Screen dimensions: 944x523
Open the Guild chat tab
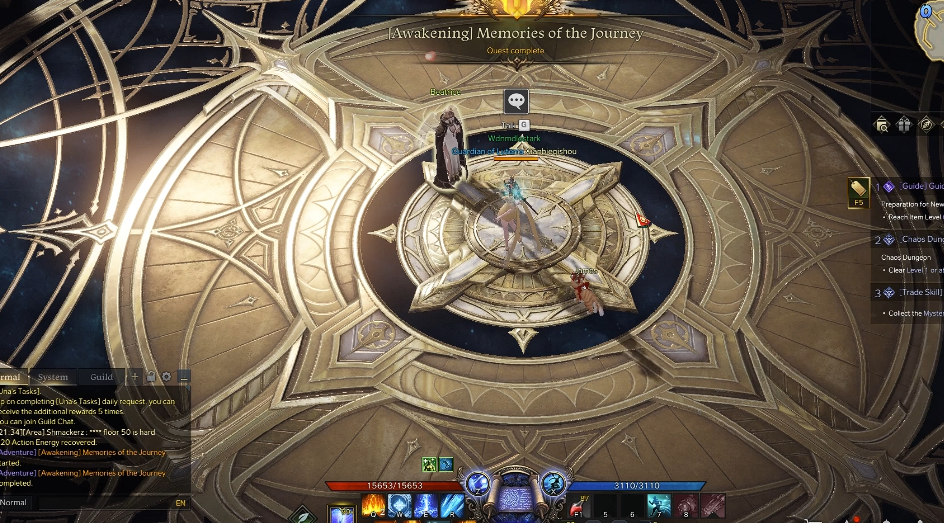pyautogui.click(x=102, y=377)
